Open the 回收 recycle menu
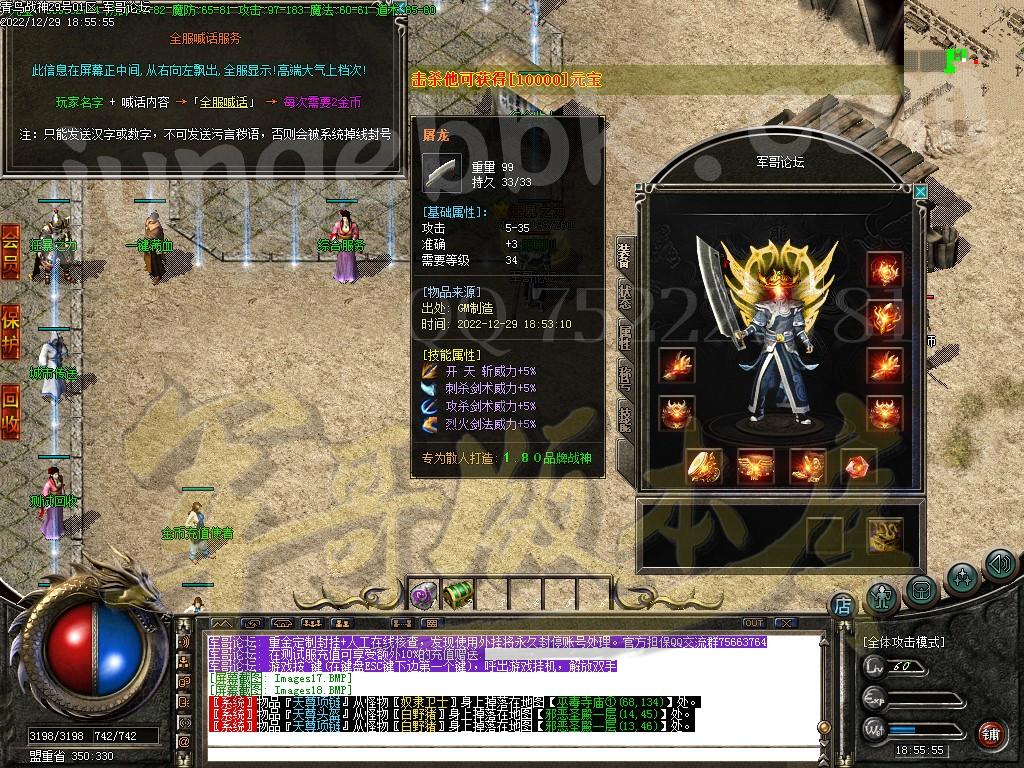 pos(10,410)
